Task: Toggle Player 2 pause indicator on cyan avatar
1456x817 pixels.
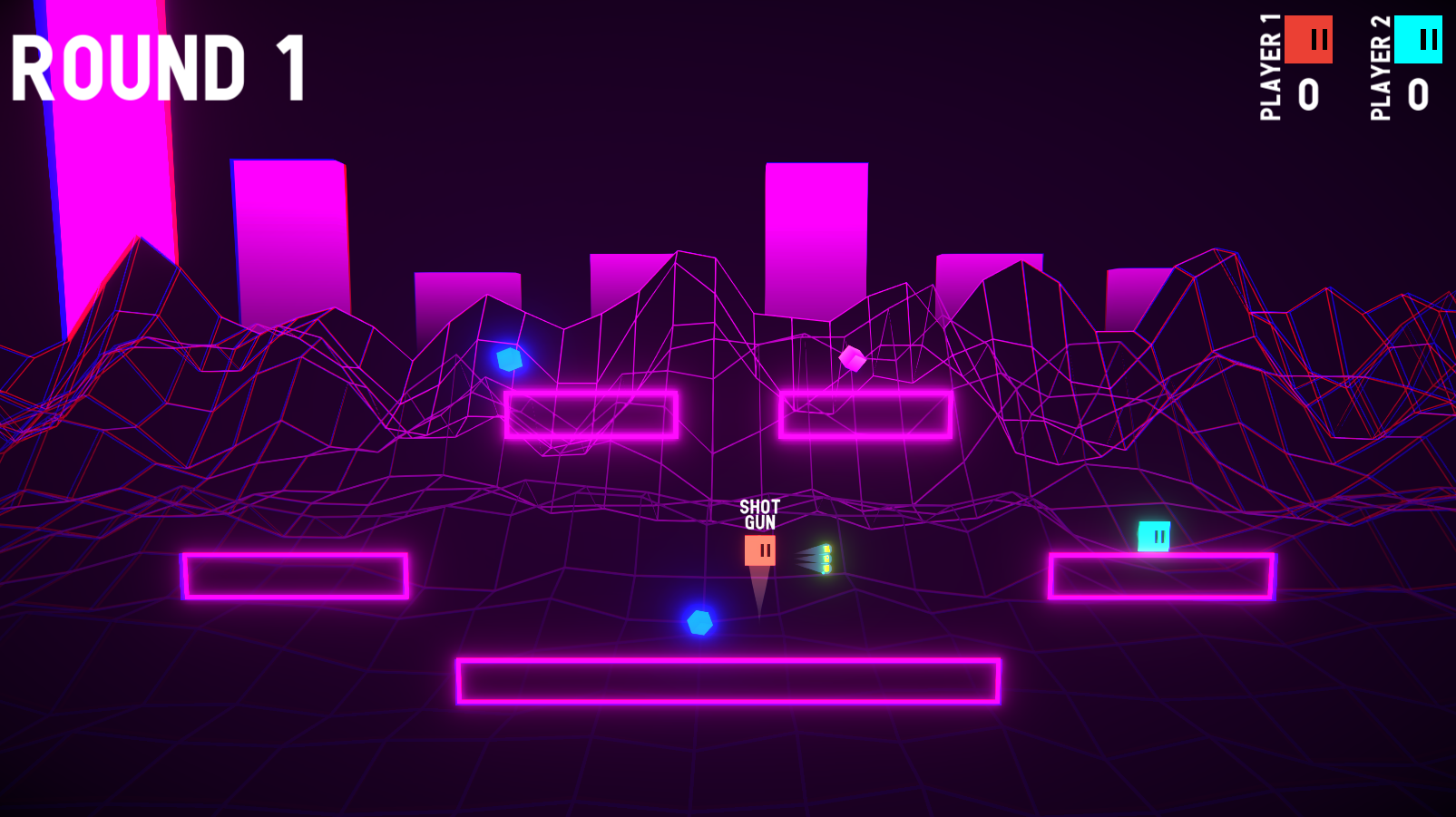Action: 1429,39
